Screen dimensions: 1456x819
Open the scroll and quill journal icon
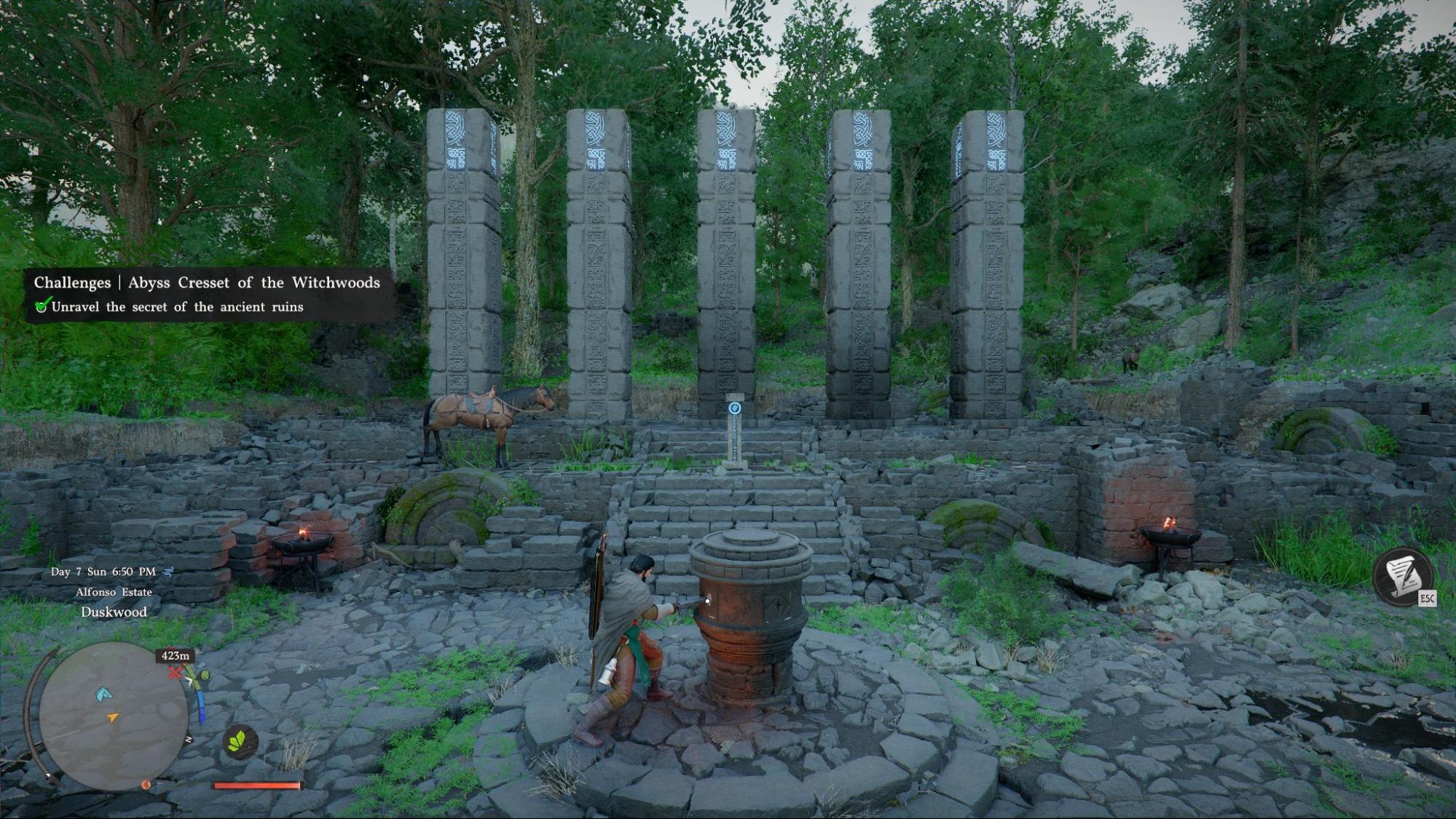(1403, 576)
